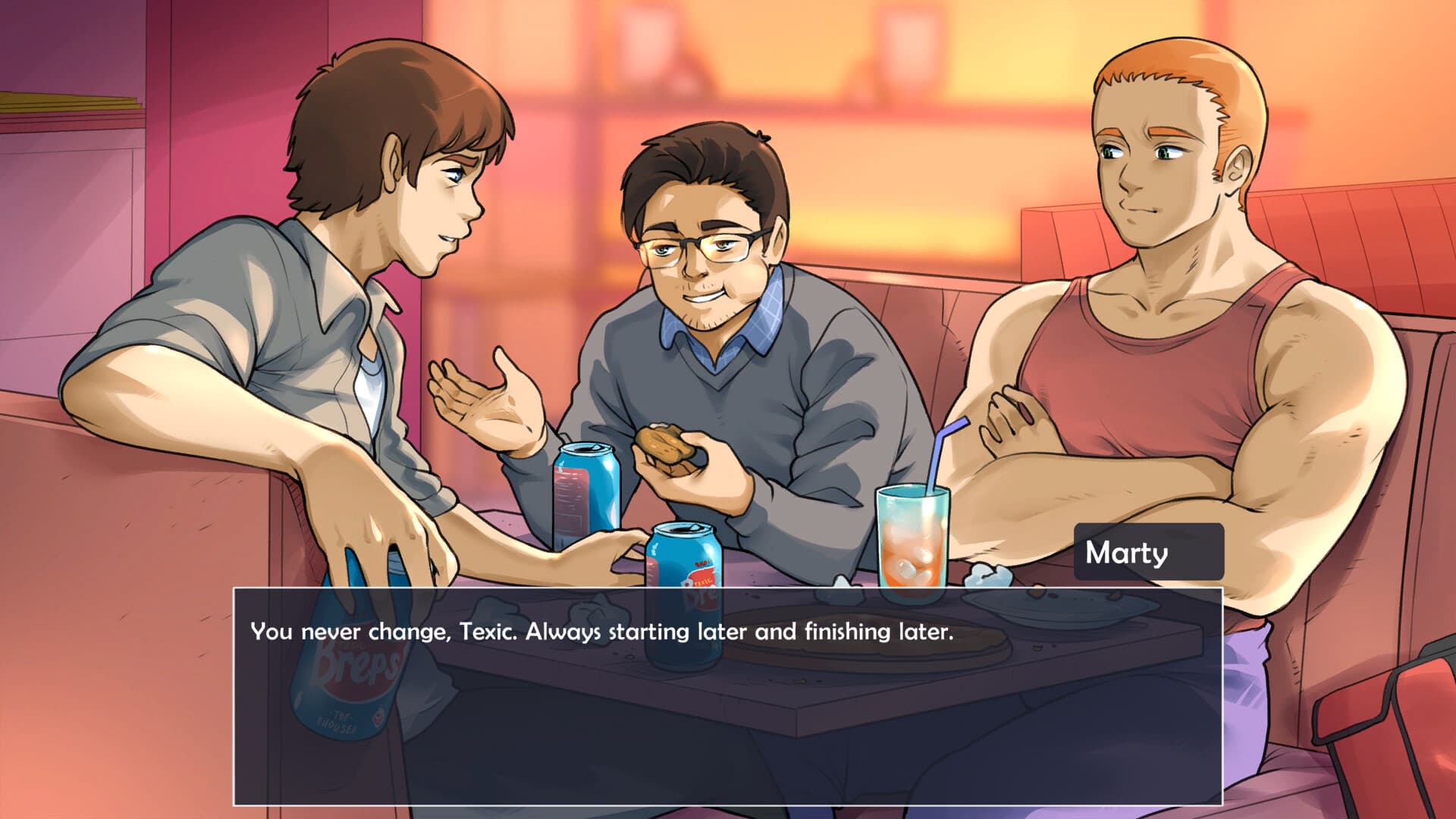This screenshot has height=819, width=1456.
Task: Advance dialogue by clicking Marty's text box
Action: (726, 695)
